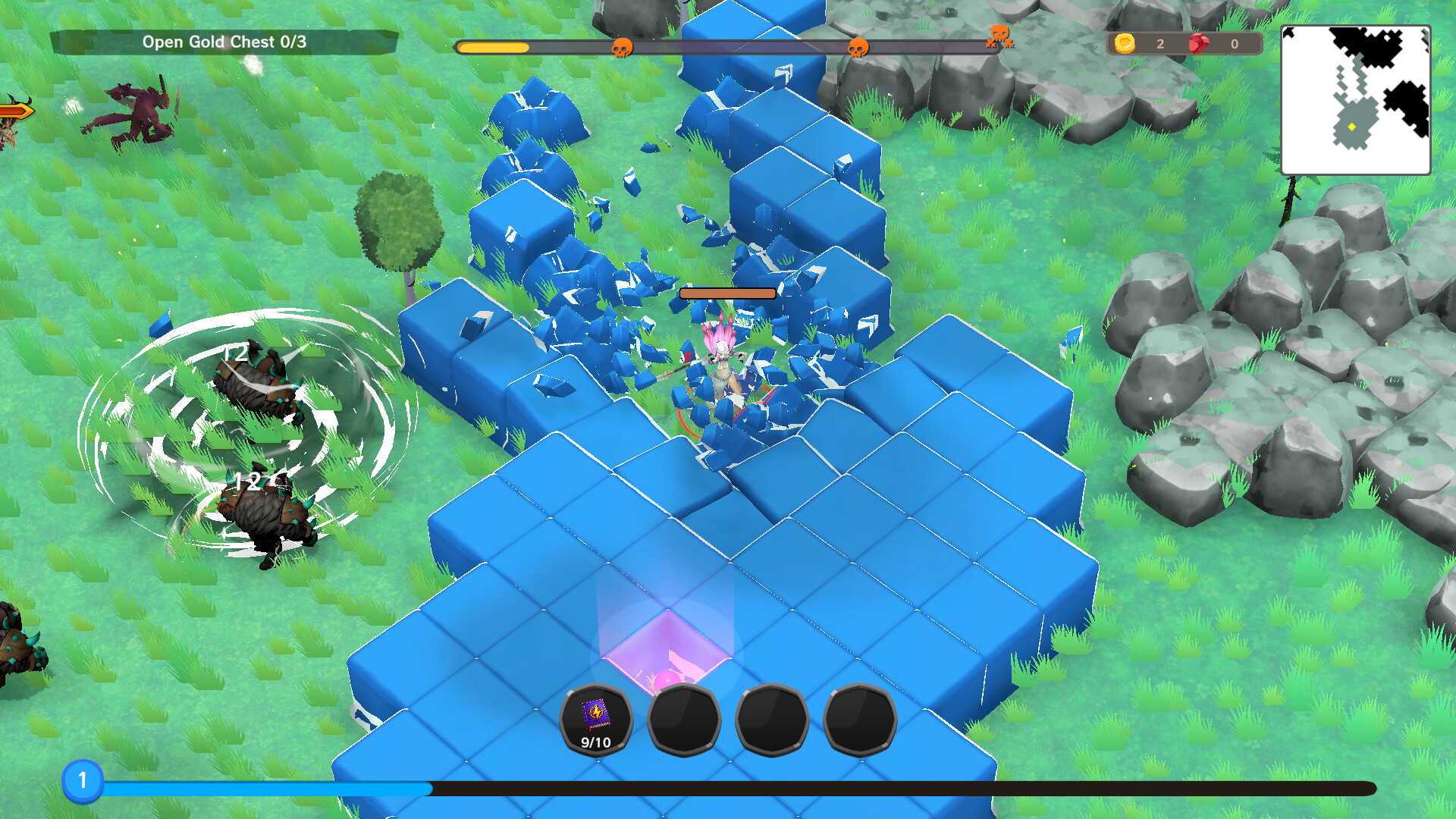Click the gold coin currency icon
The image size is (1456, 819).
pos(1126,43)
